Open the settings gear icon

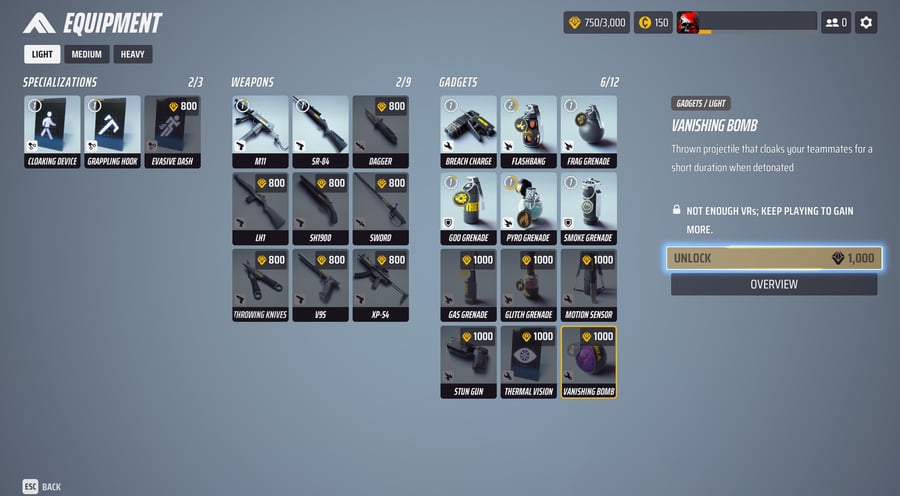point(866,22)
